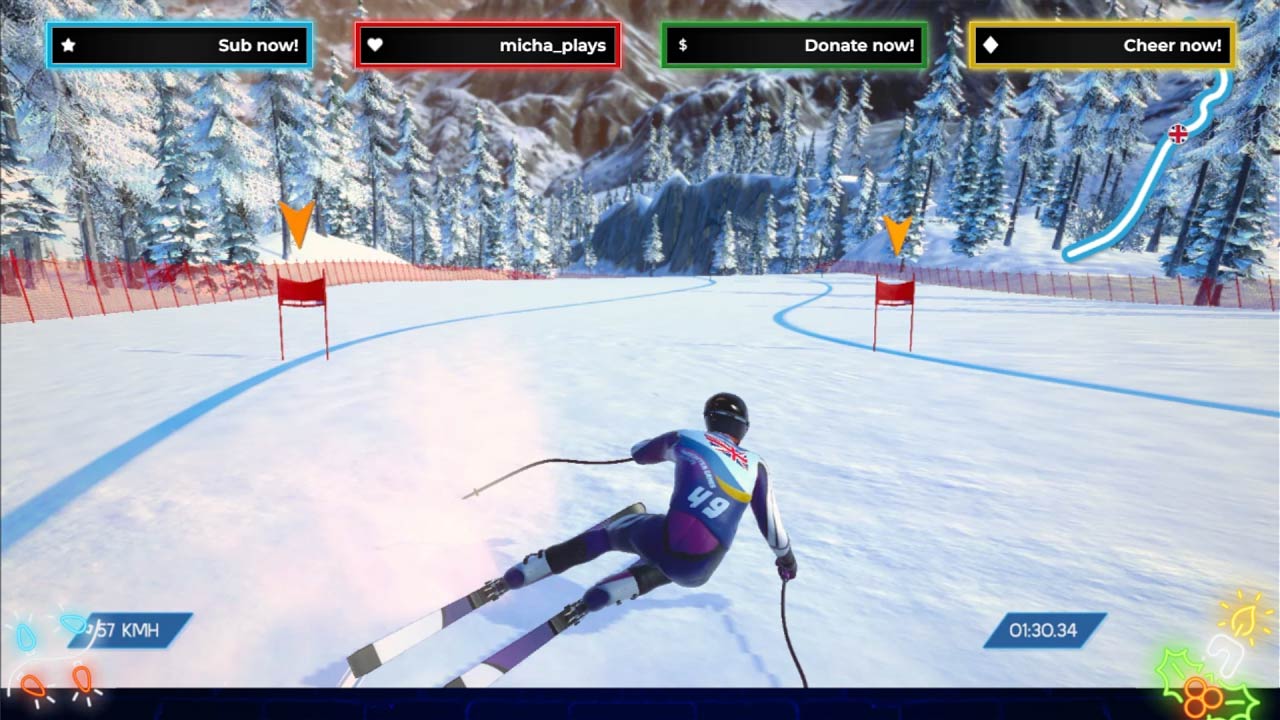Viewport: 1280px width, 720px height.
Task: Click the Sub now! overlay panel
Action: (x=180, y=46)
